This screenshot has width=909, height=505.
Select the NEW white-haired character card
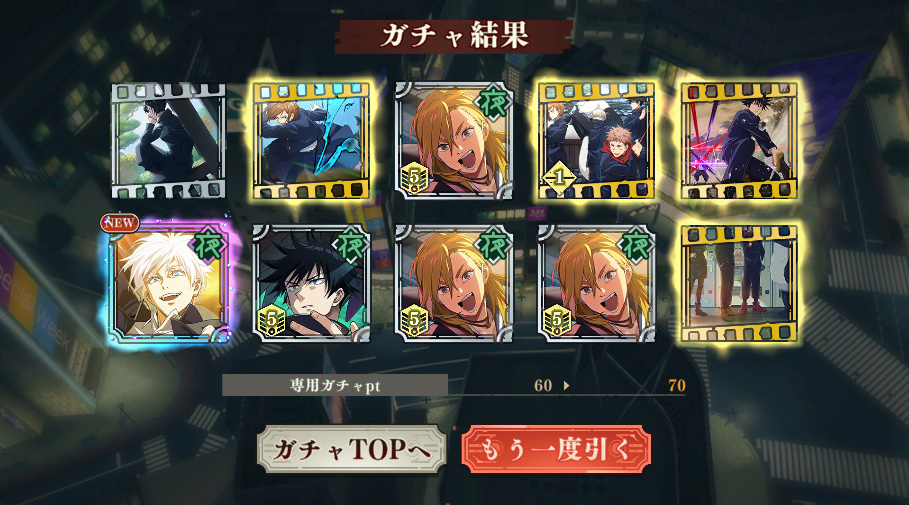pos(171,284)
